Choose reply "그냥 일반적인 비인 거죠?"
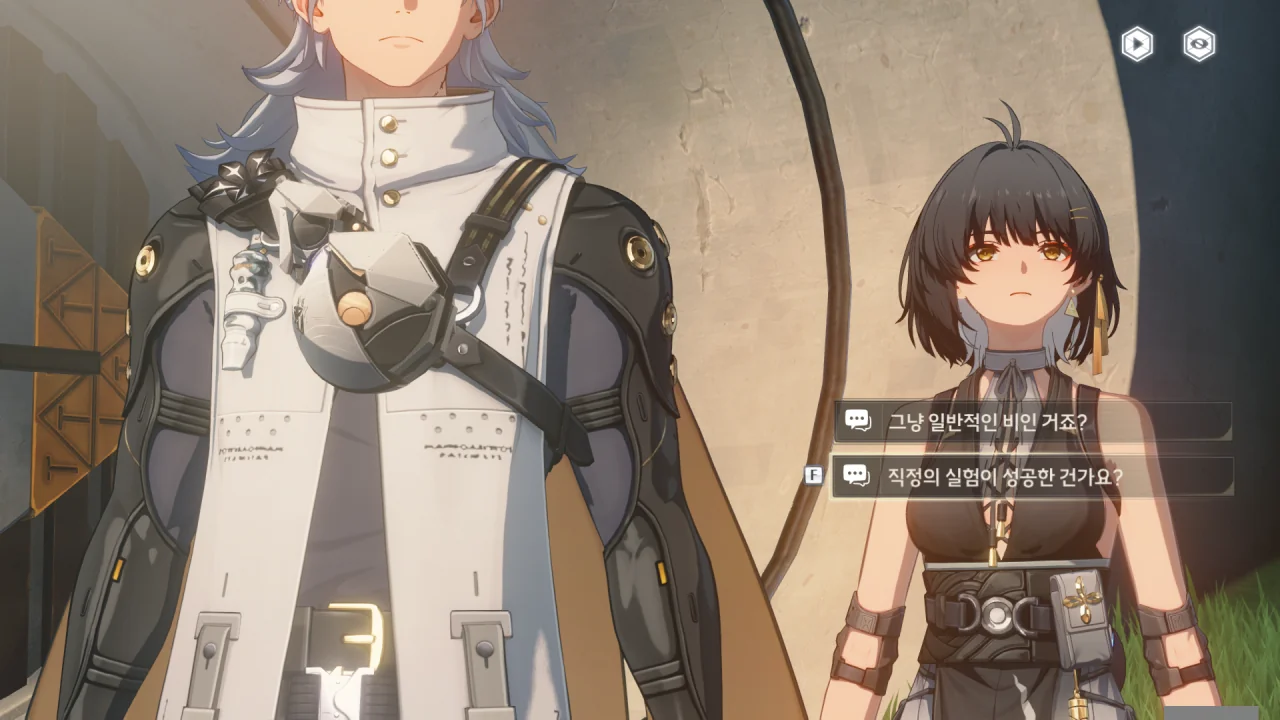Image resolution: width=1280 pixels, height=720 pixels. (x=1031, y=421)
